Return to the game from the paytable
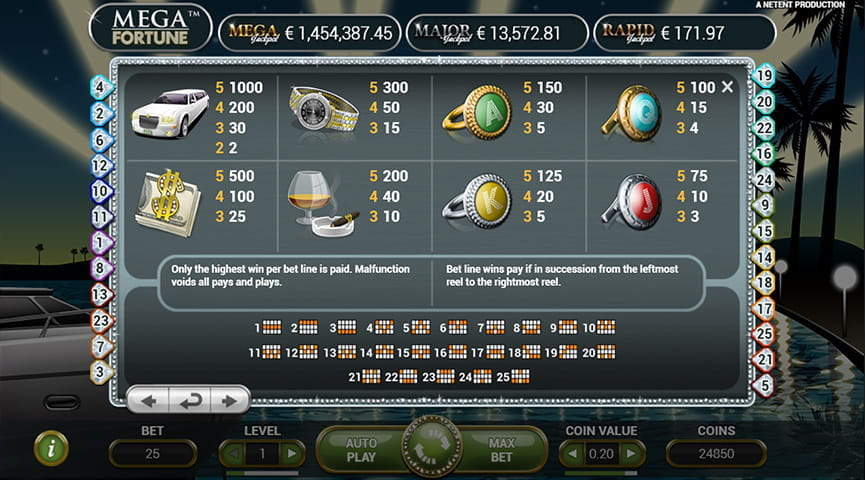865x480 pixels. (188, 401)
